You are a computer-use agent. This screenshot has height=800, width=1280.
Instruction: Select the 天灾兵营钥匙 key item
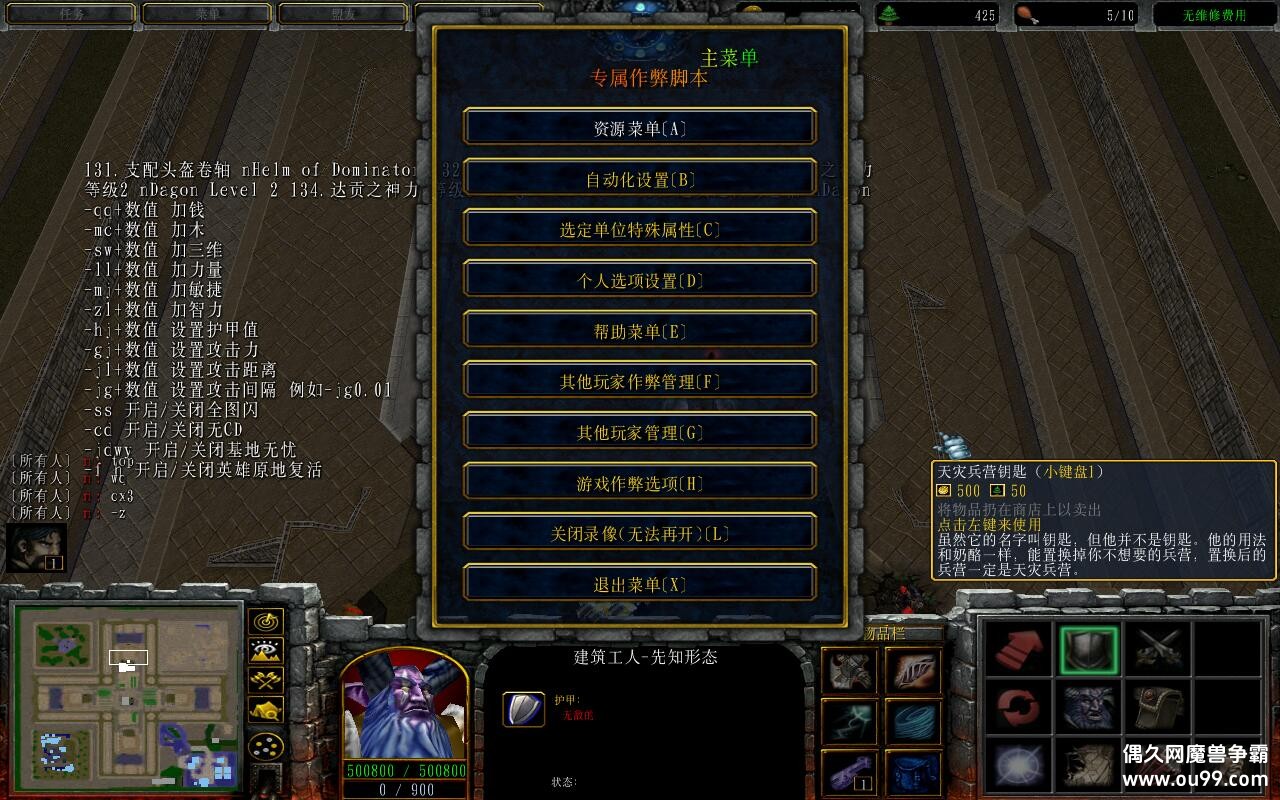pyautogui.click(x=850, y=772)
